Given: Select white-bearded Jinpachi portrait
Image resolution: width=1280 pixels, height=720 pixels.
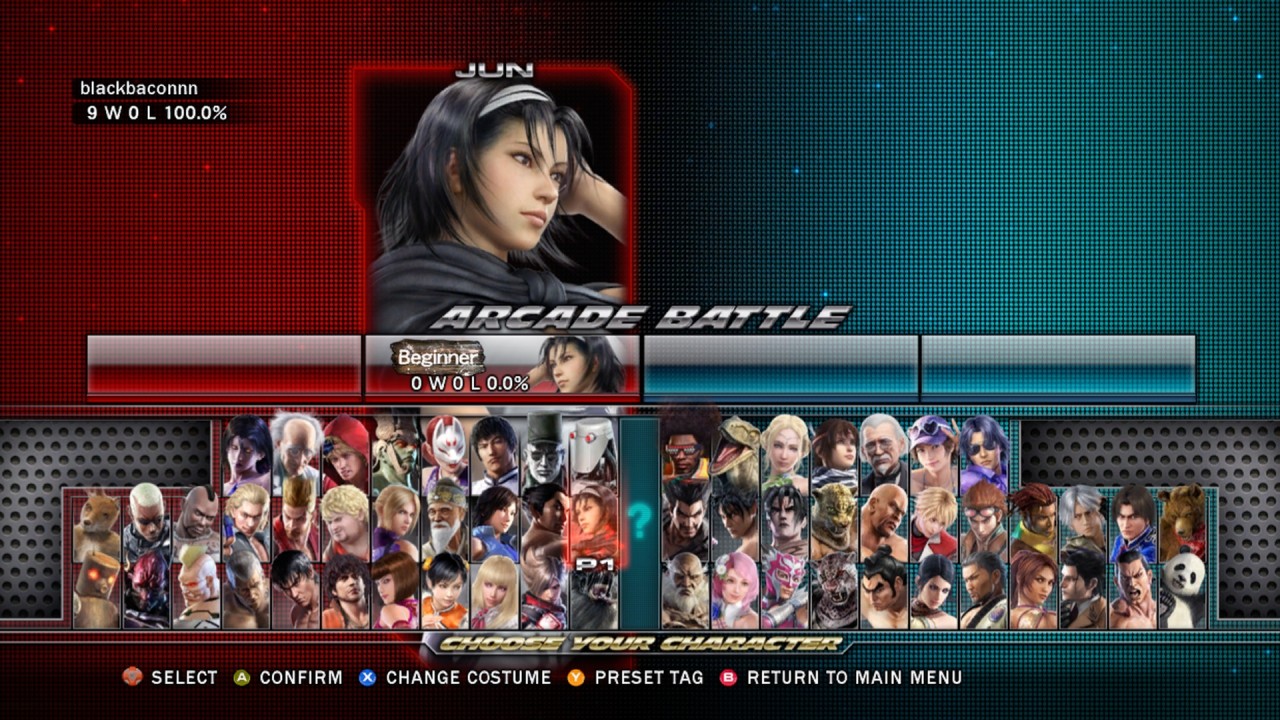Looking at the screenshot, I should (686, 588).
